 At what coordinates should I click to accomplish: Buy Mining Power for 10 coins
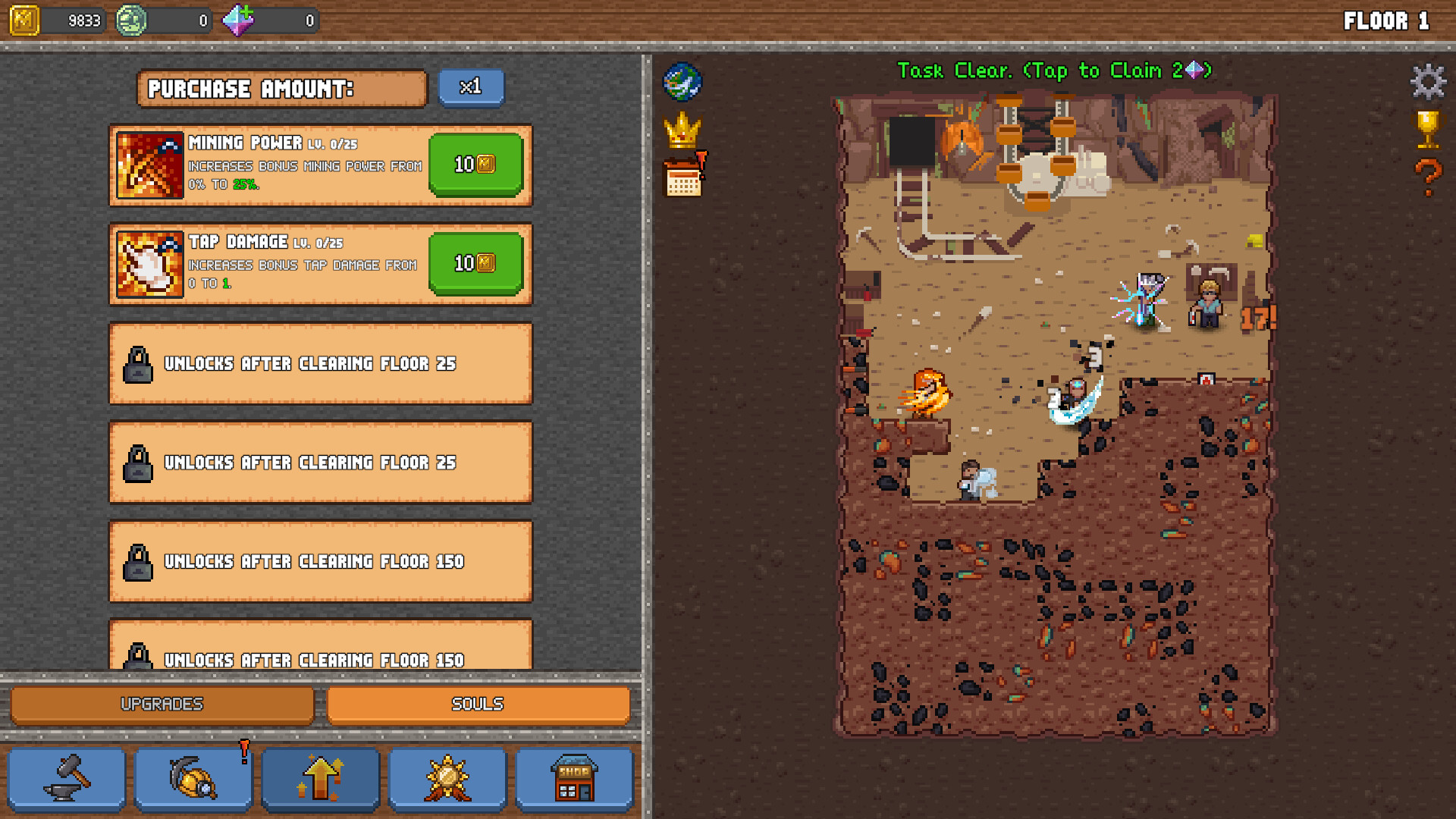pos(475,165)
